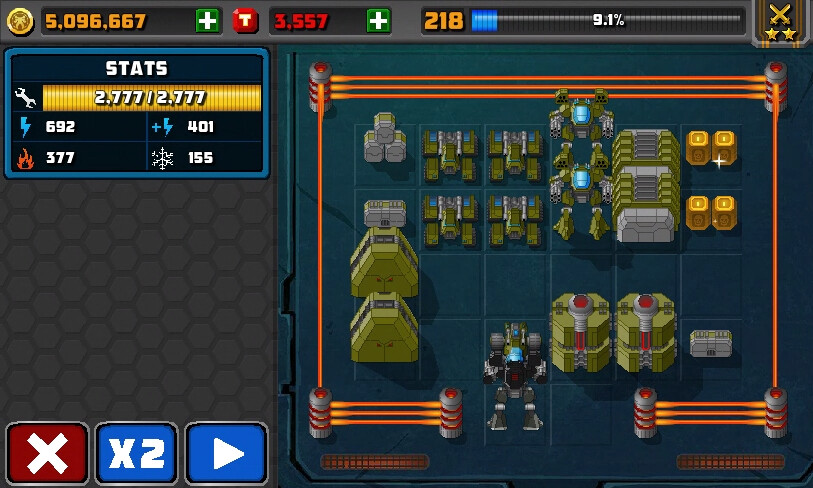Start the battle with the blue play button
The width and height of the screenshot is (813, 488).
(x=226, y=454)
